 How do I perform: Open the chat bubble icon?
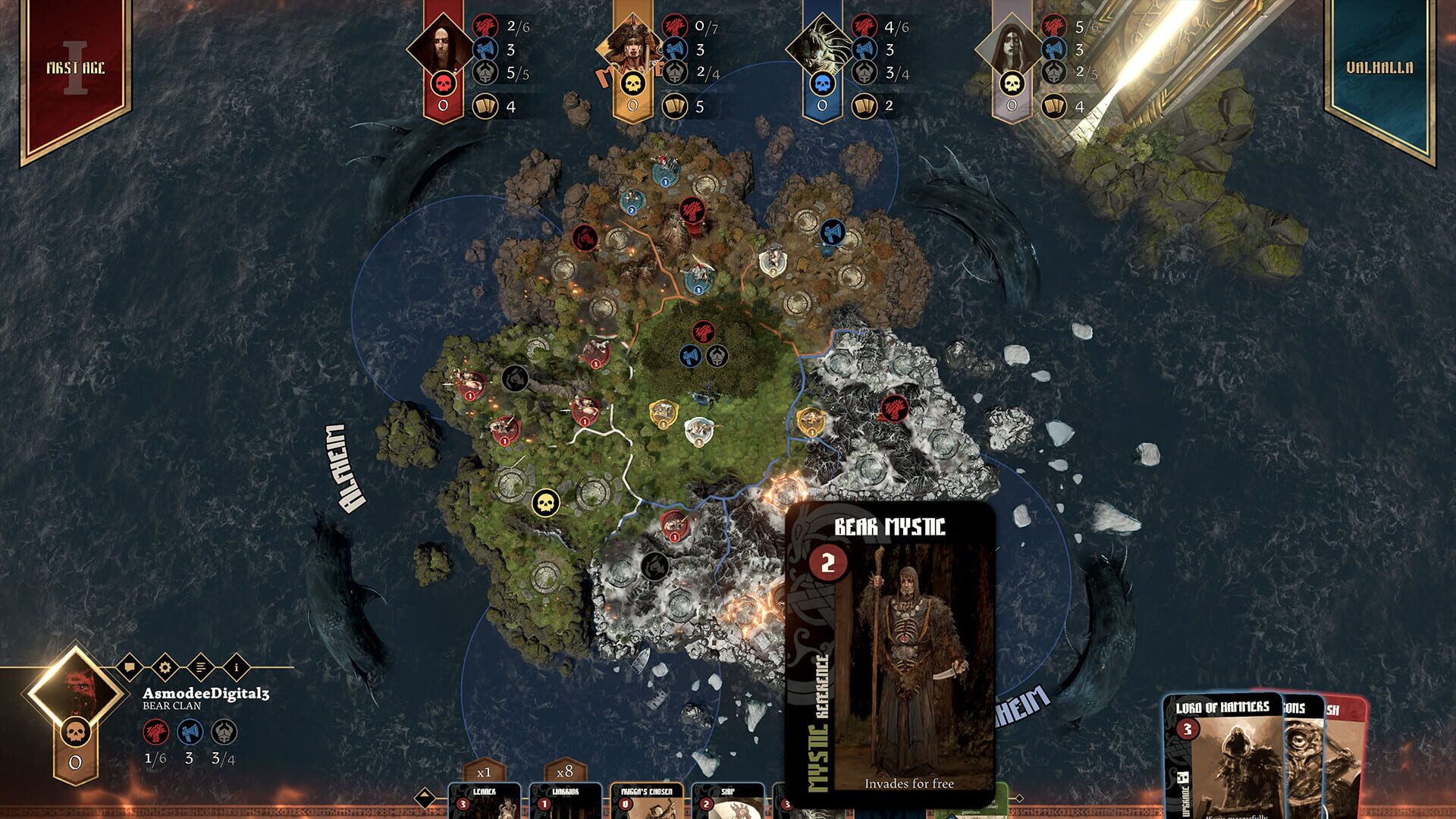pos(128,667)
